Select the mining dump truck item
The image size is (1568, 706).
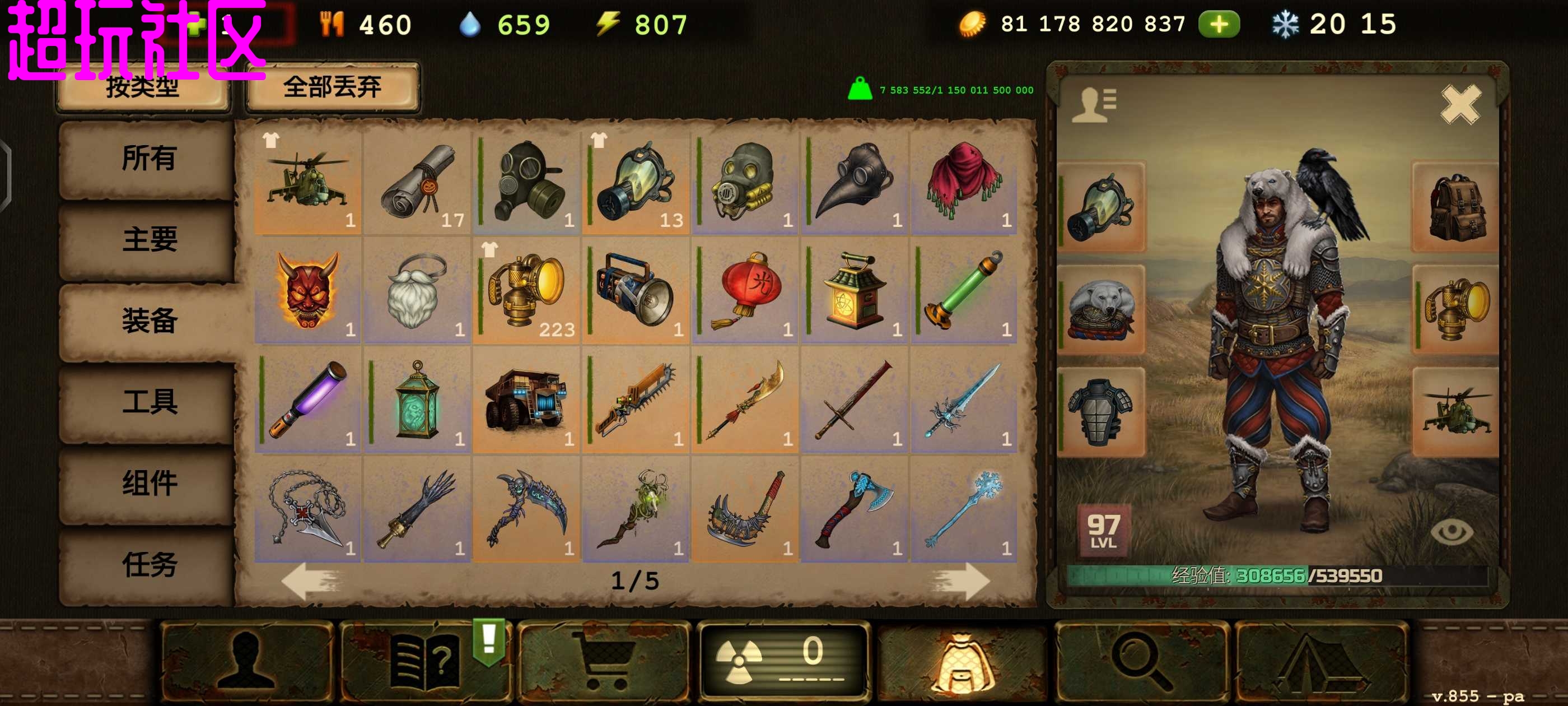tap(526, 400)
